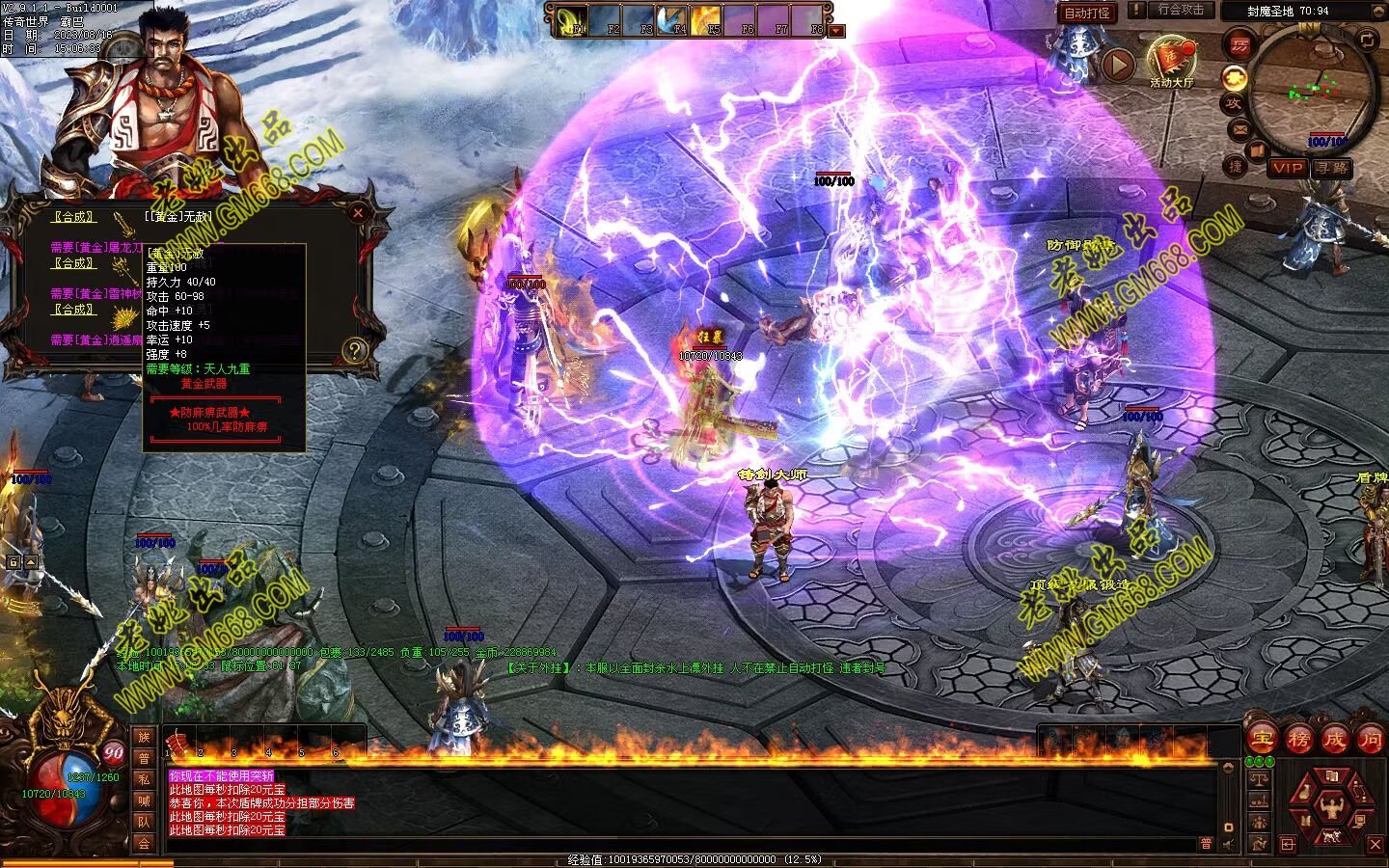Open the 活动大厅 activity hall
1389x868 pixels.
click(1171, 60)
